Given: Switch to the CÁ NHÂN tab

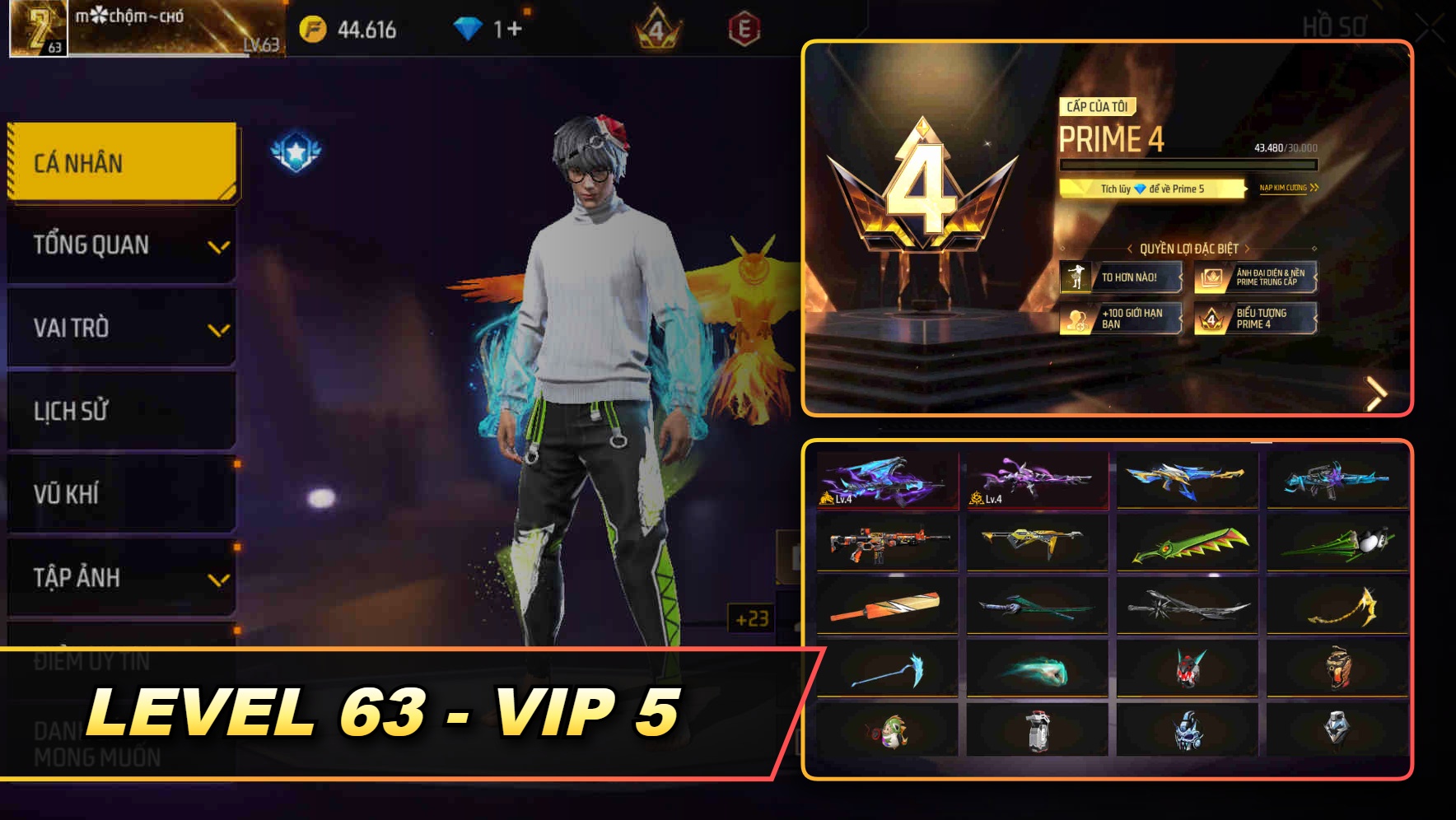Looking at the screenshot, I should point(120,161).
